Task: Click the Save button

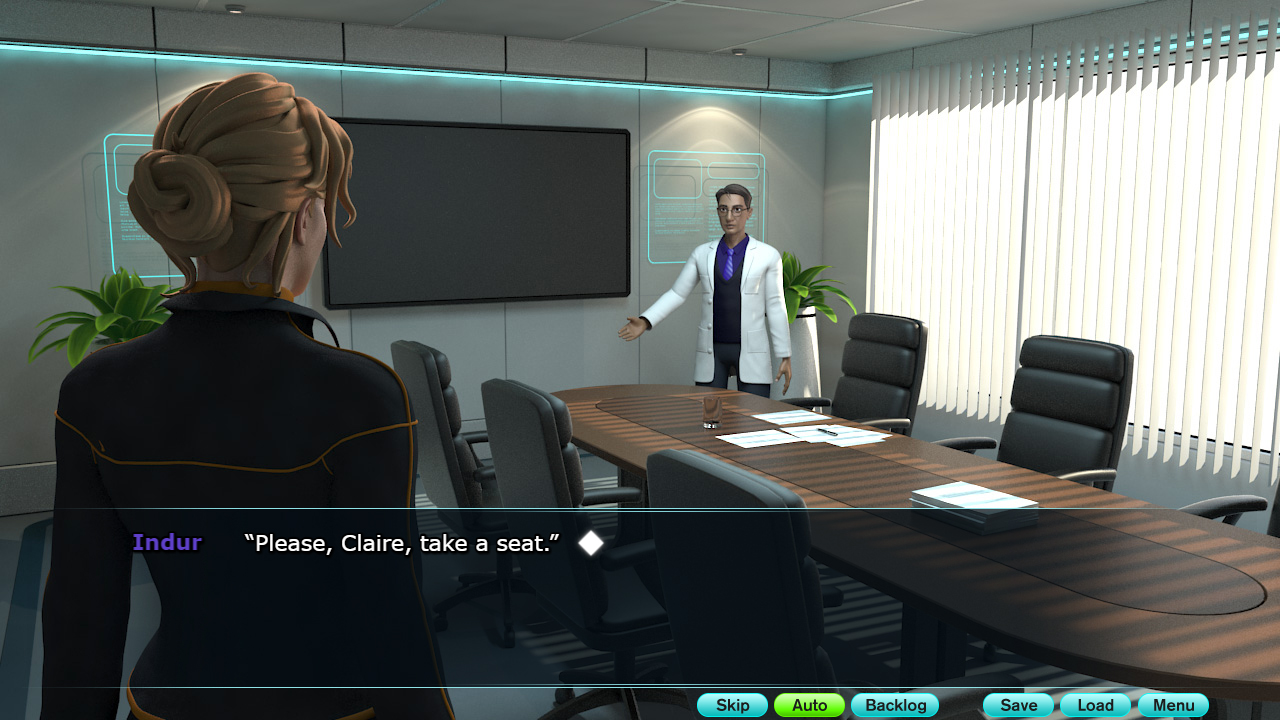Action: pos(1017,705)
